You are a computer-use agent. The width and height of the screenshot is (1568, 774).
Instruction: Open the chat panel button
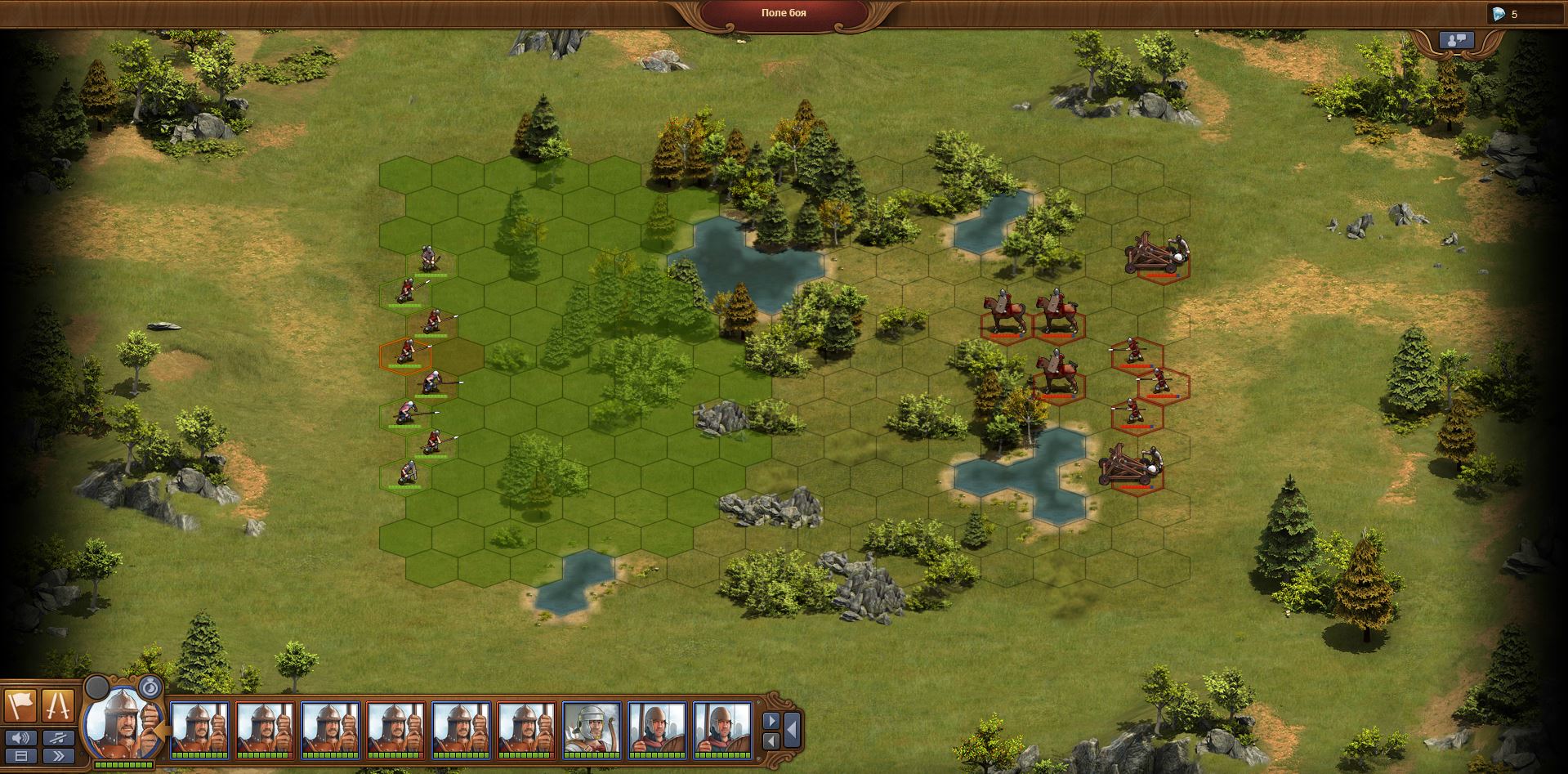coord(1456,39)
